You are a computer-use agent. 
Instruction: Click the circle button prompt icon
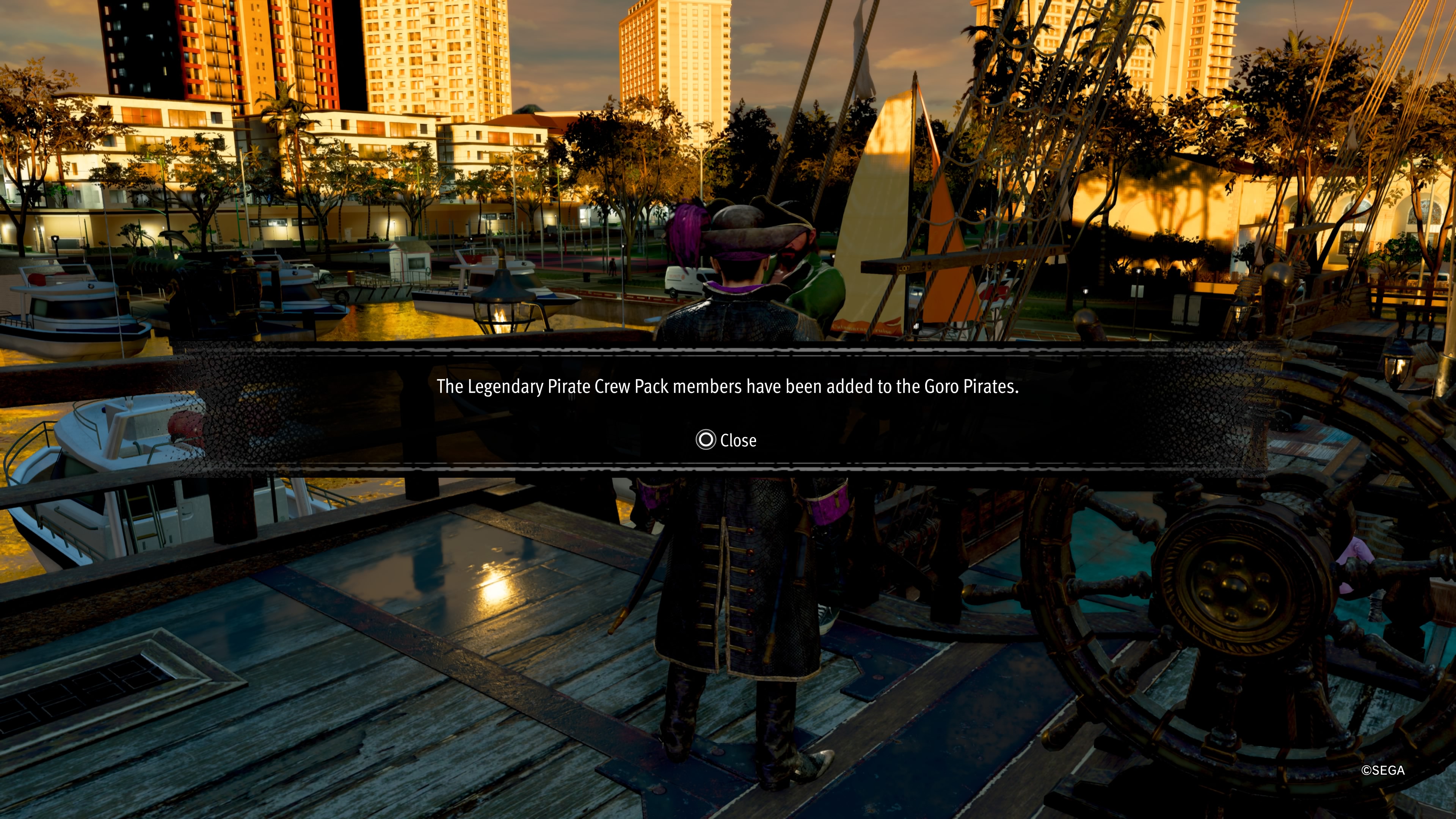pos(706,440)
